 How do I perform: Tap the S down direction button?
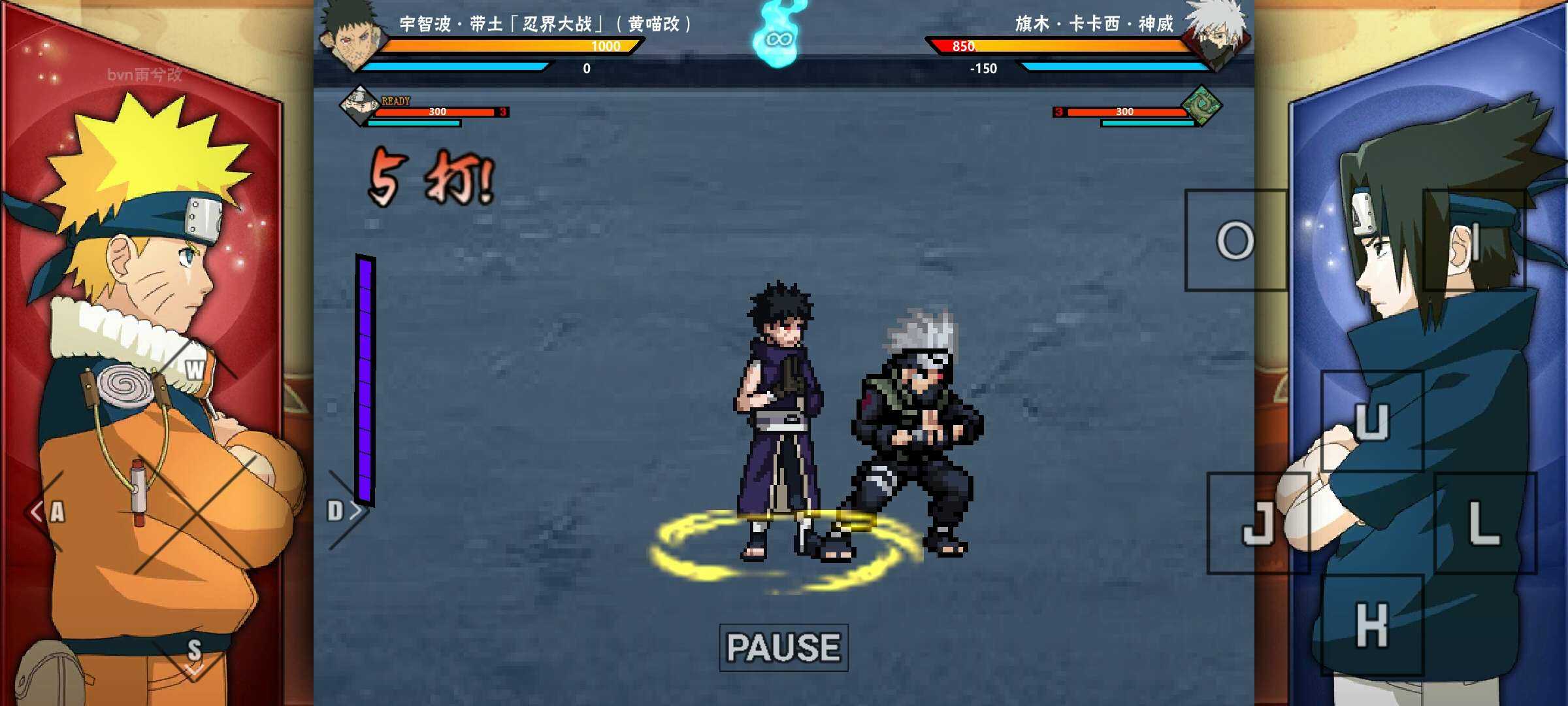click(x=194, y=654)
